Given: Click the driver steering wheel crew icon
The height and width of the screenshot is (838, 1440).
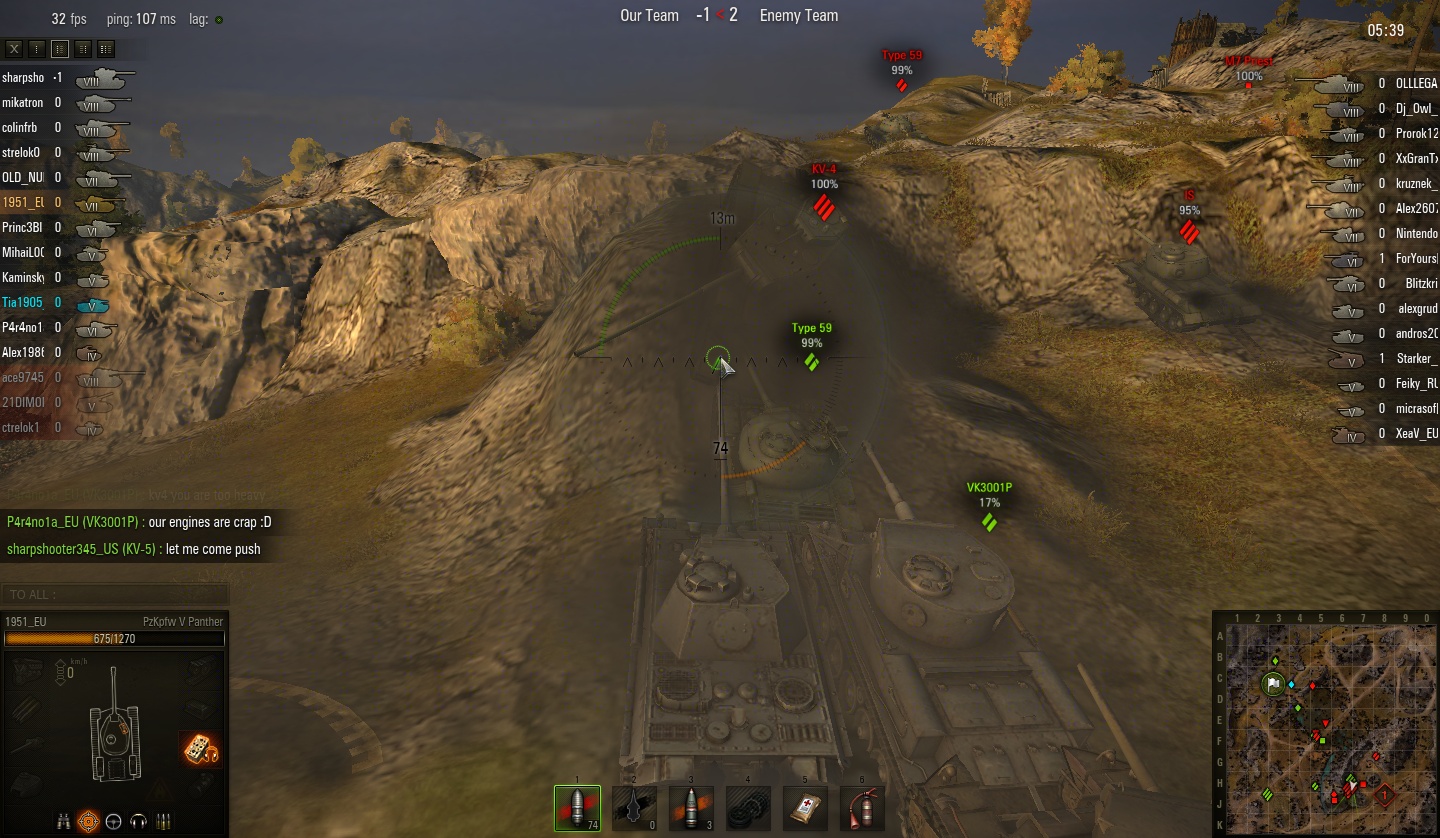Looking at the screenshot, I should click(113, 822).
